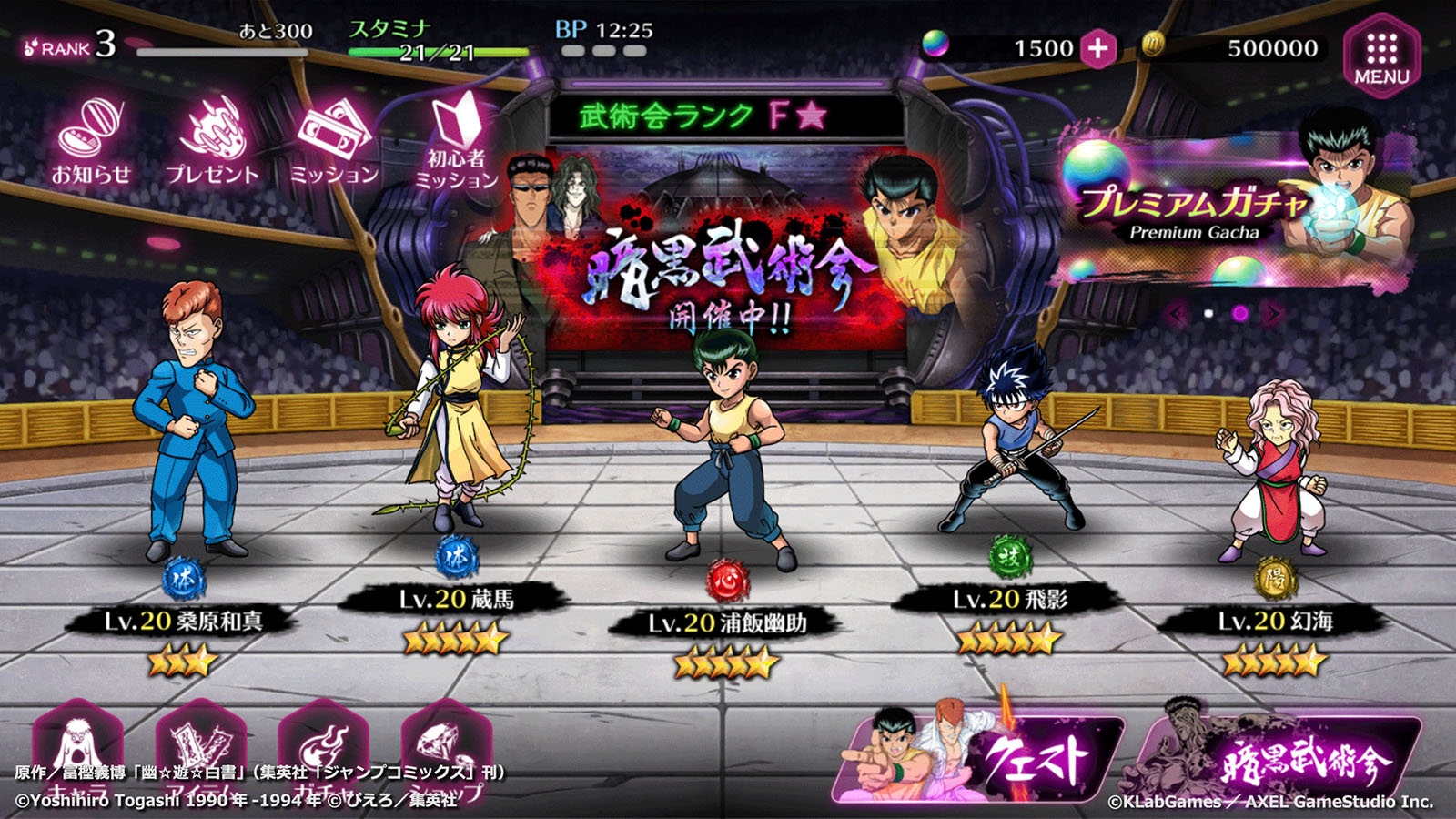Open the お知らせ news icon
1456x819 pixels.
pyautogui.click(x=90, y=142)
